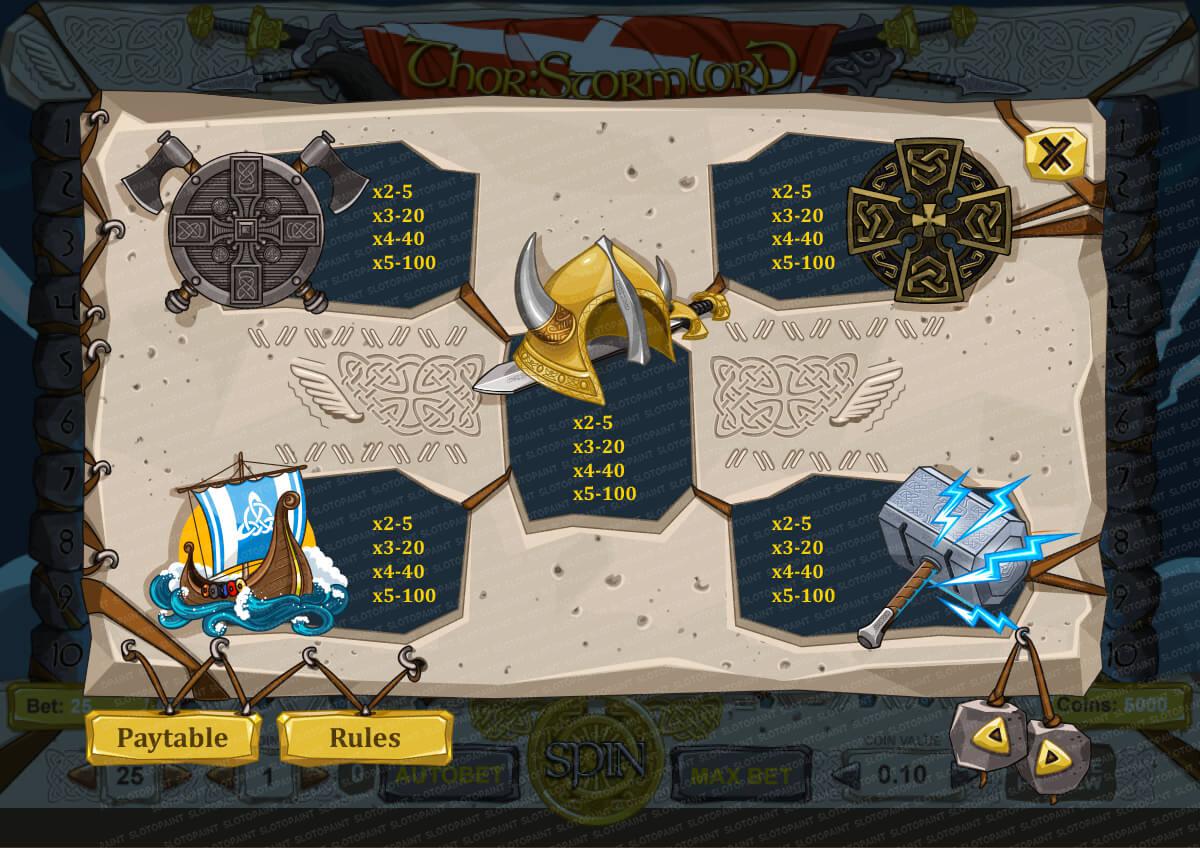Close the paytable panel with the X
Viewport: 1200px width, 848px height.
click(x=1053, y=155)
